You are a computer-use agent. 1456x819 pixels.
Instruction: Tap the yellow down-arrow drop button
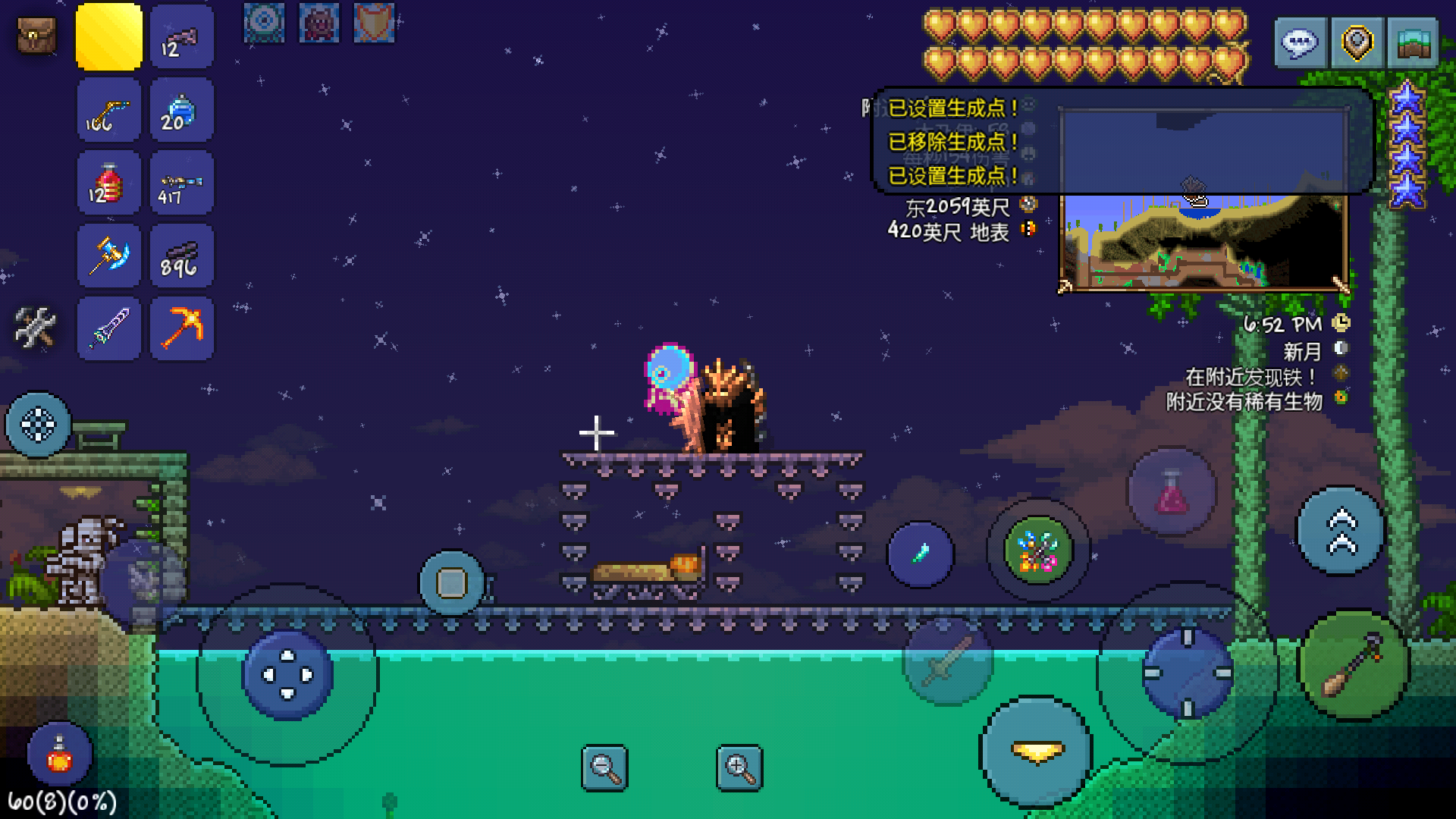(1037, 751)
